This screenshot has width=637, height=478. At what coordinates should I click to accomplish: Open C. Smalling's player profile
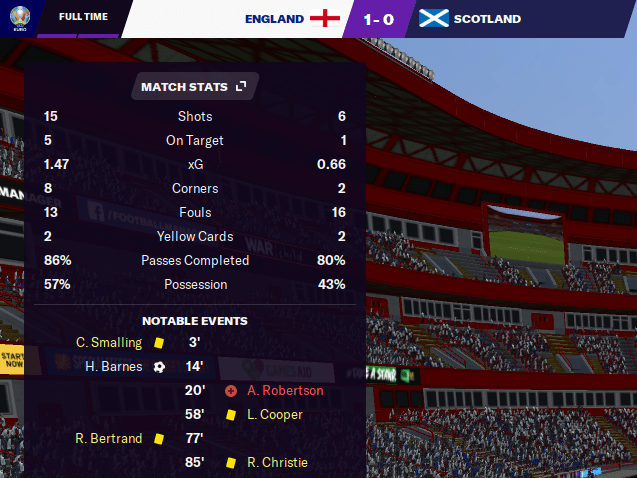109,342
